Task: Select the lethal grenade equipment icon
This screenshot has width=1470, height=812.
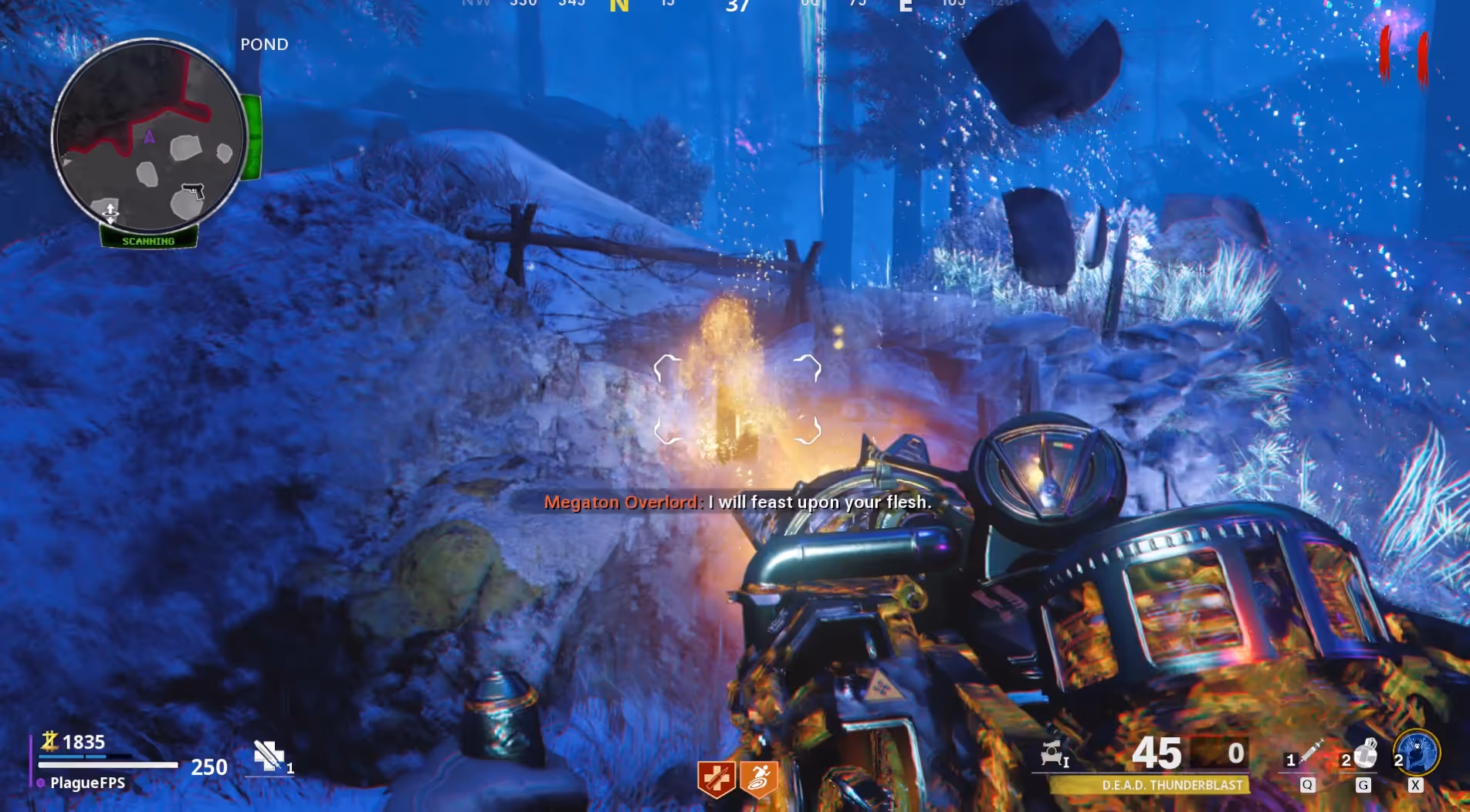Action: [x=1366, y=753]
